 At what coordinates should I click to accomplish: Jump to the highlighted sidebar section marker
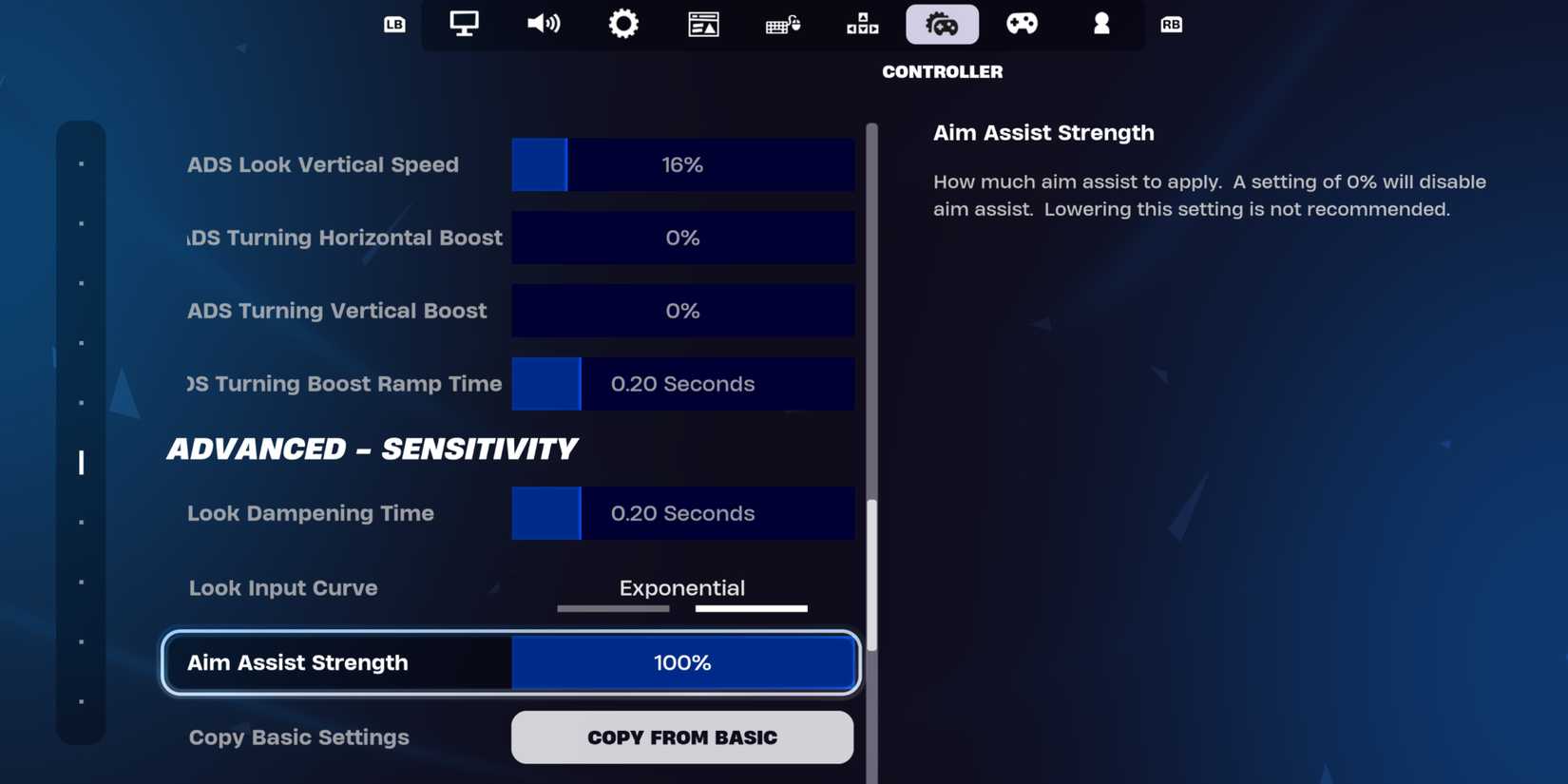click(80, 464)
